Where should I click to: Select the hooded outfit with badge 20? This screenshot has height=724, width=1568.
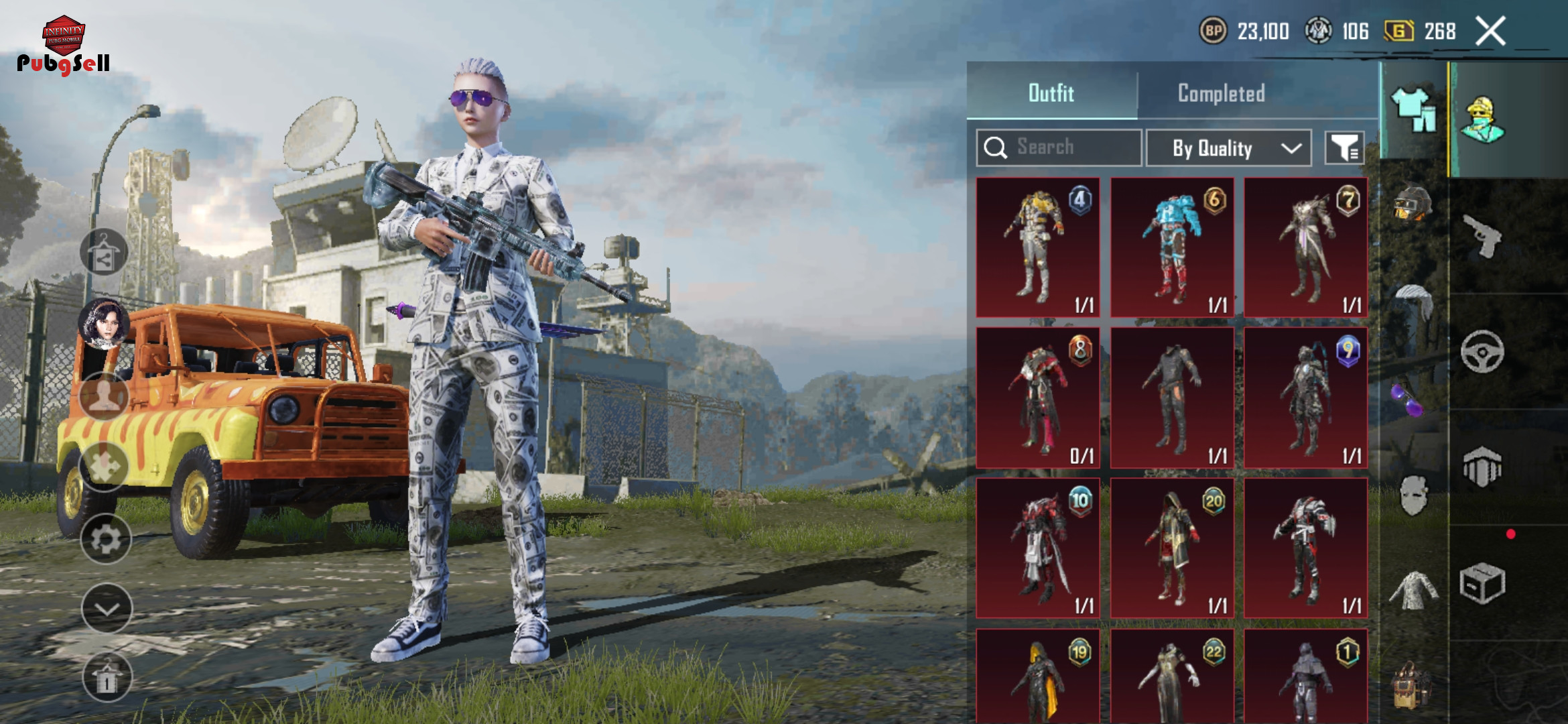[1172, 548]
